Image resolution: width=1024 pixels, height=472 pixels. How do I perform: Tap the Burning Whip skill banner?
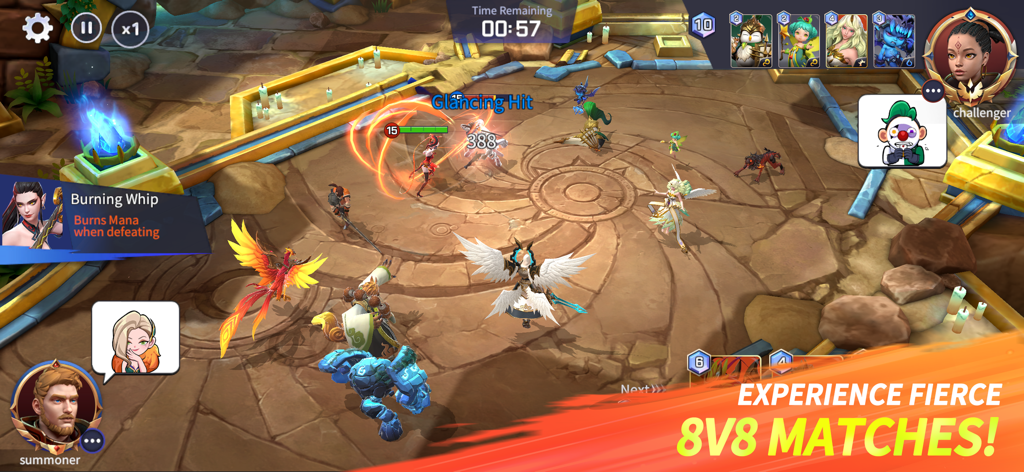[x=100, y=215]
